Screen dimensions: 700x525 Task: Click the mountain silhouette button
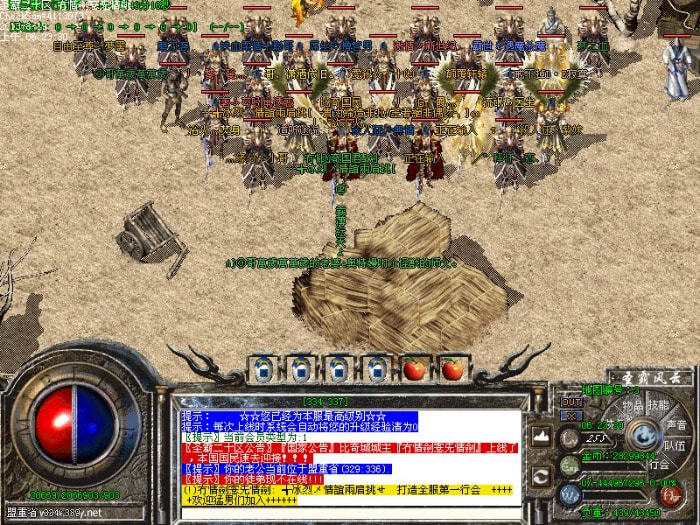pos(540,436)
